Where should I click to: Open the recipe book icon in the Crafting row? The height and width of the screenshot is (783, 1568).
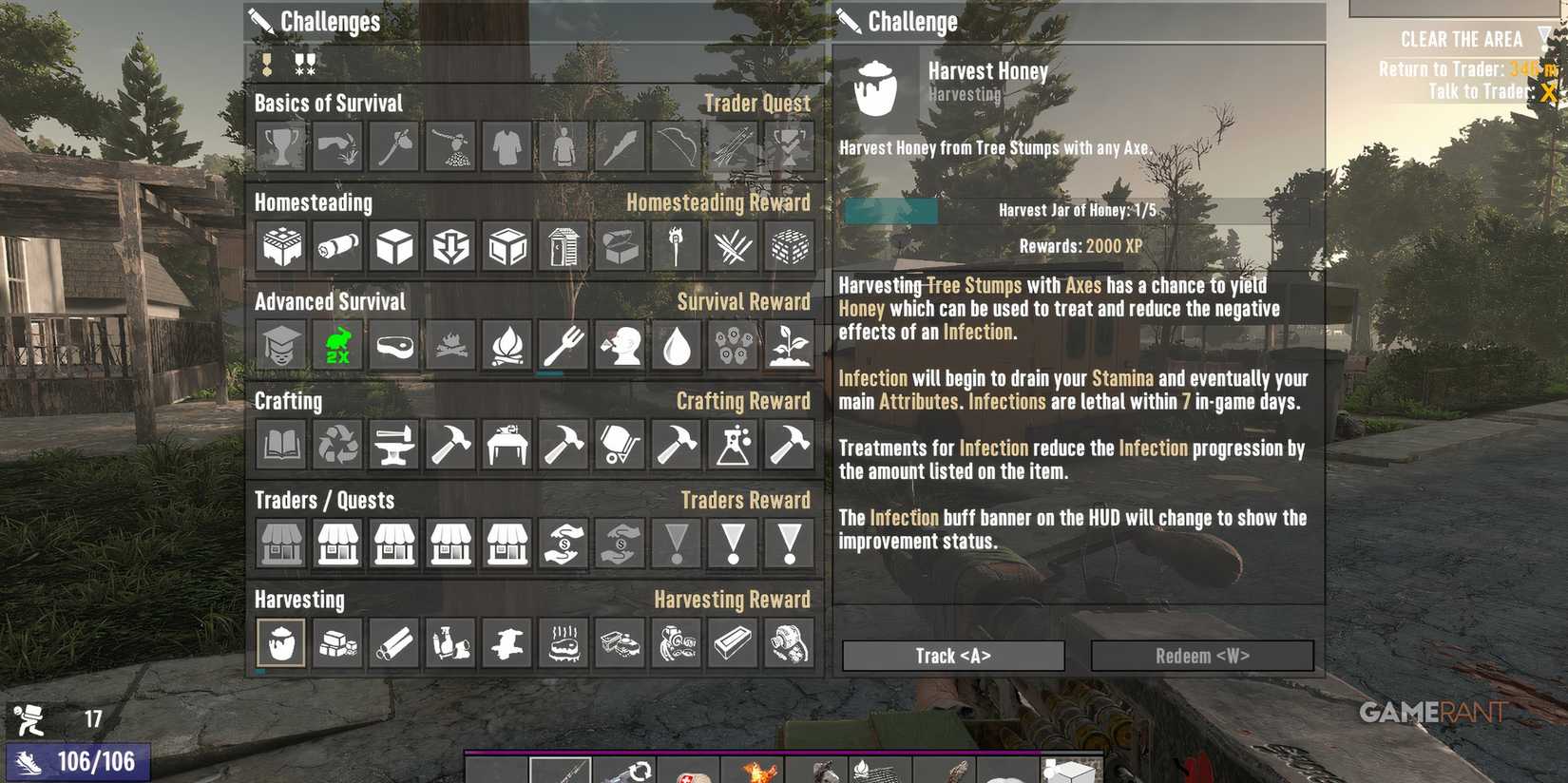coord(280,444)
